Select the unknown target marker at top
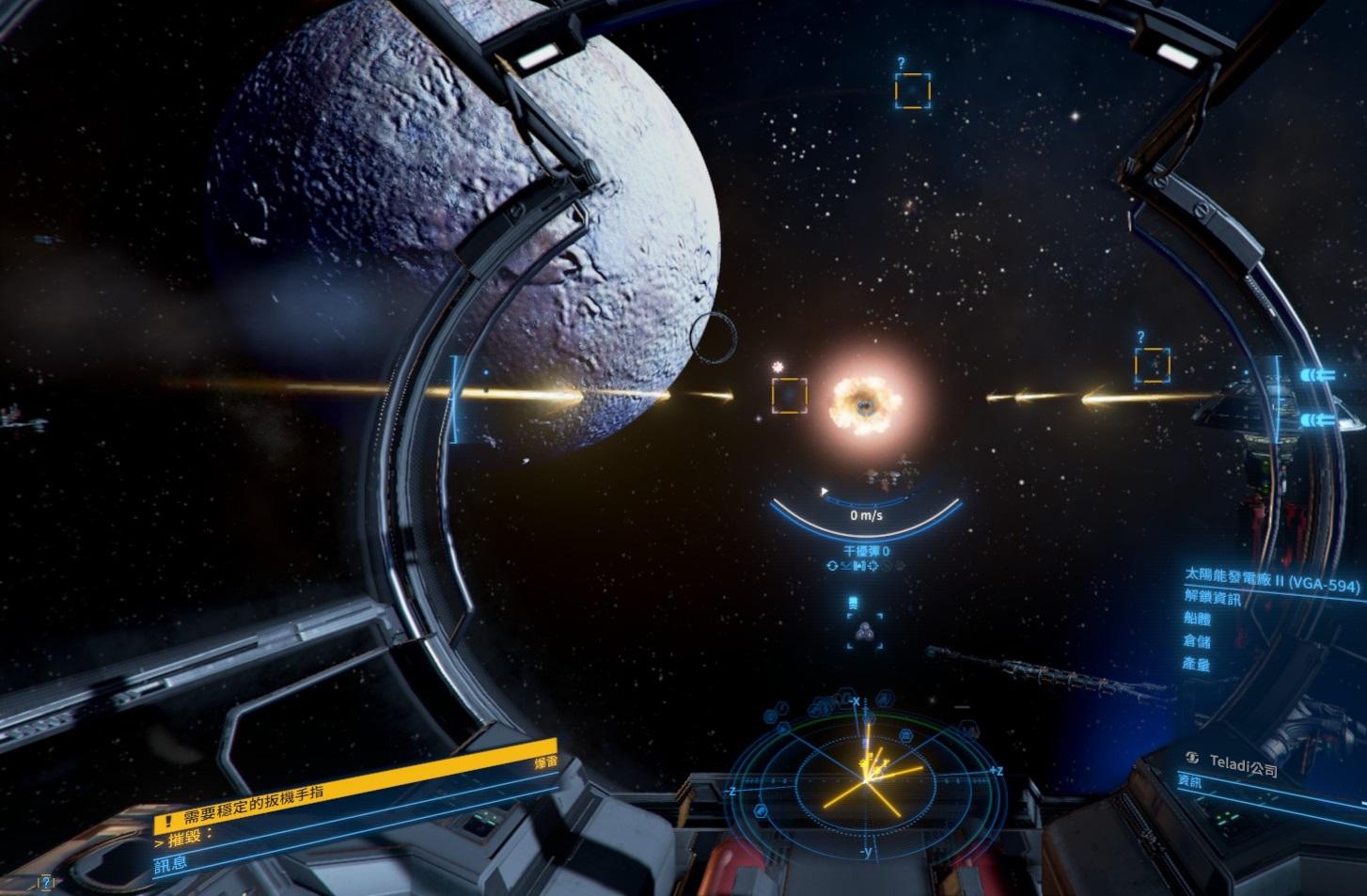Screen dimensions: 1367x896 912,90
